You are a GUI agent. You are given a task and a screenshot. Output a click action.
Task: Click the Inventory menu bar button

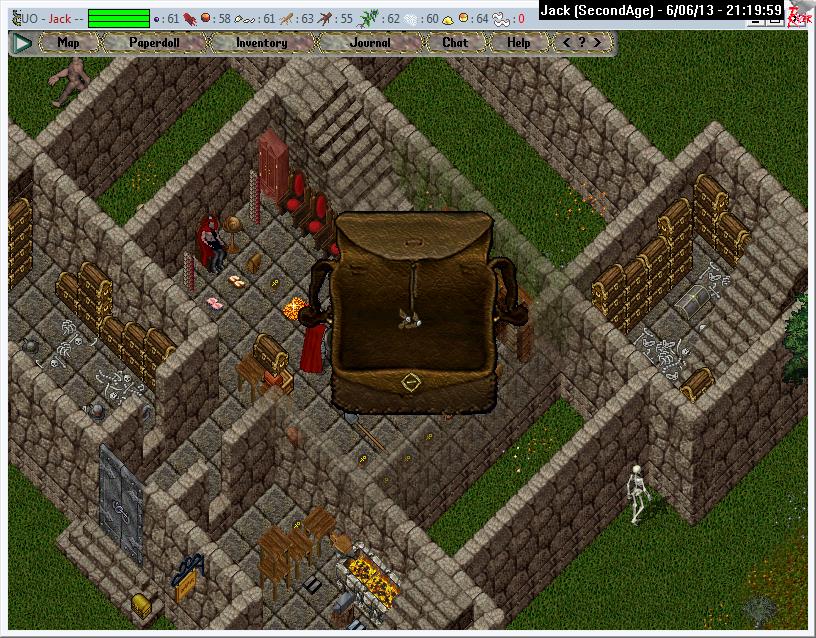pos(261,43)
